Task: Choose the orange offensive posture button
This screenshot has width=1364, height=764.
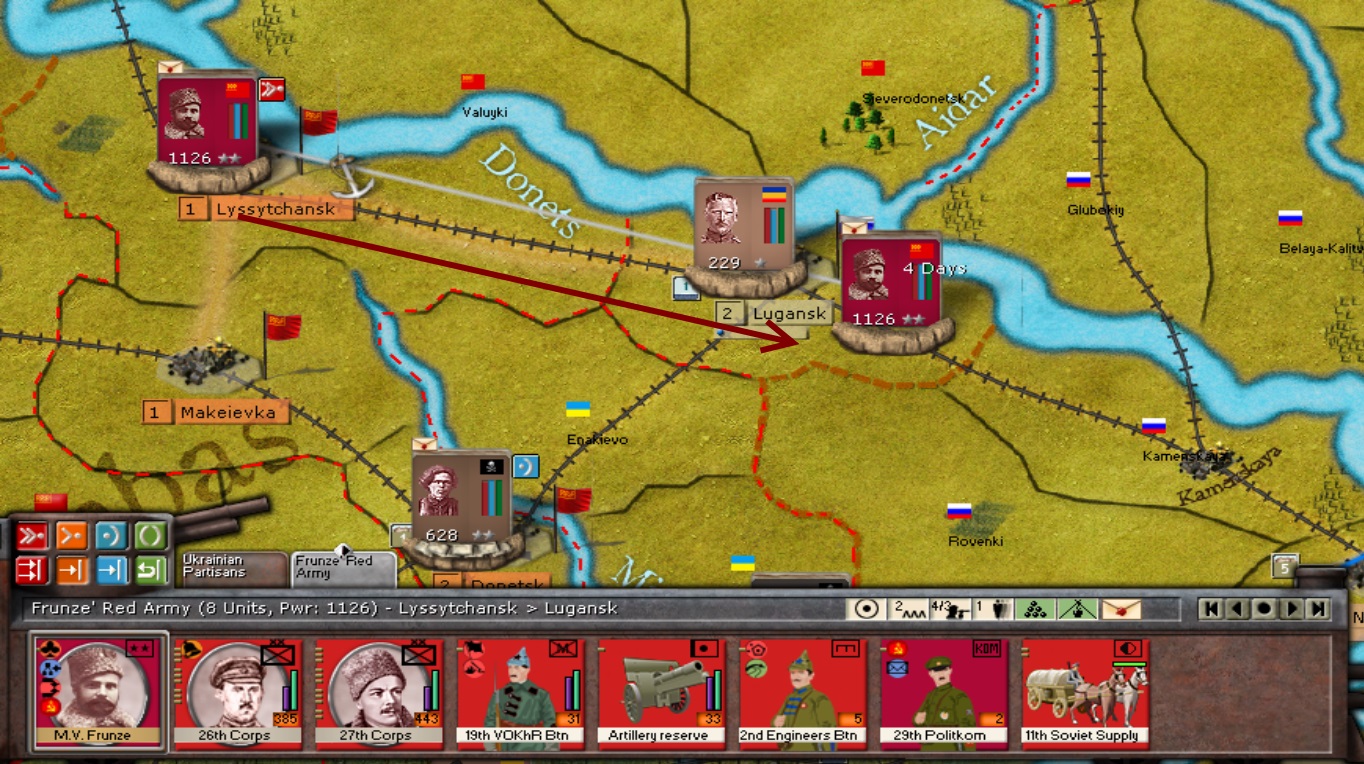Action: (x=71, y=536)
